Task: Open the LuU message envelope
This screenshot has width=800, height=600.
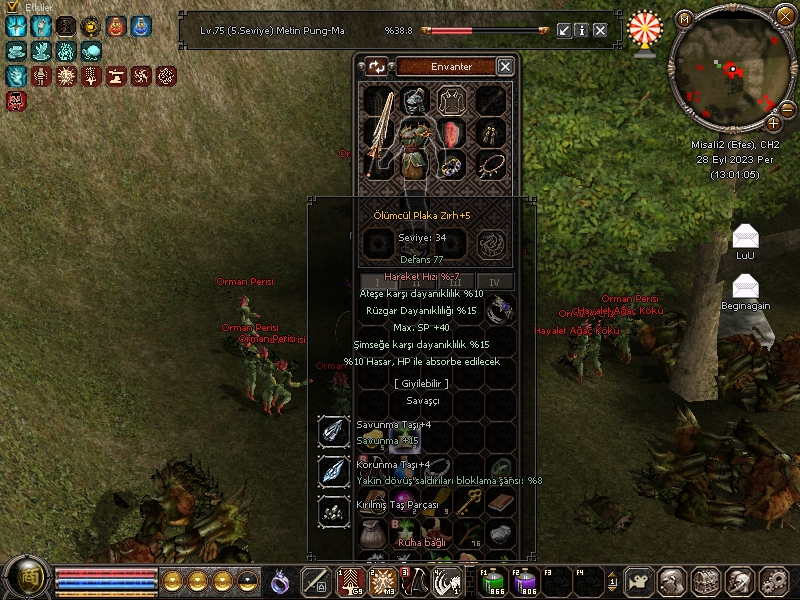Action: tap(745, 237)
